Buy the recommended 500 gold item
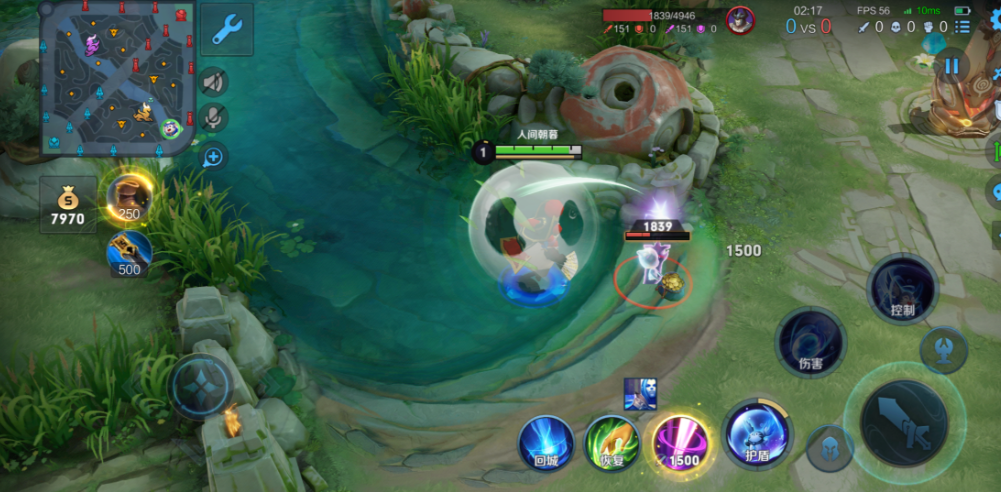The image size is (1001, 492). pos(130,253)
